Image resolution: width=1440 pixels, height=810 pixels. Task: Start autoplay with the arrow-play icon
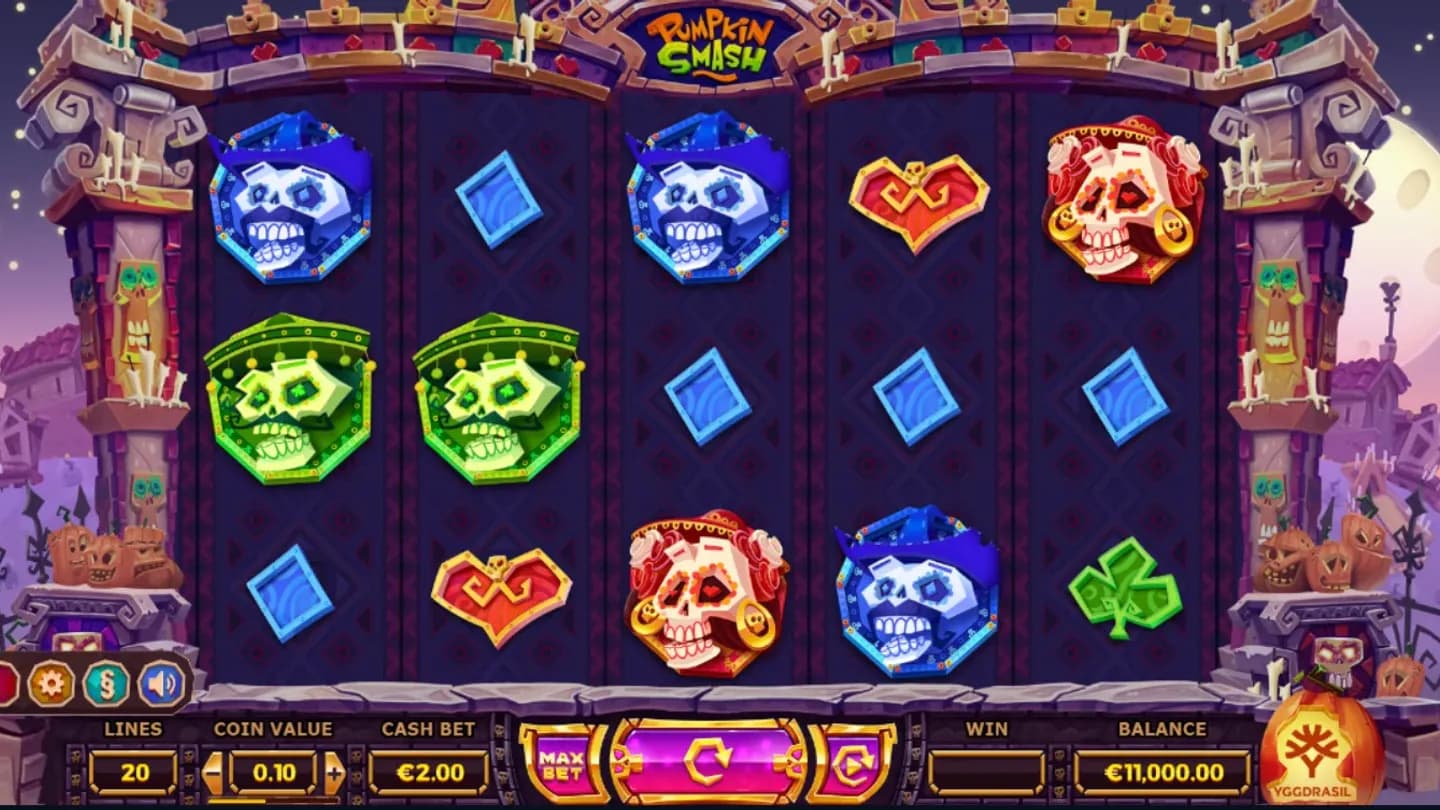click(852, 765)
